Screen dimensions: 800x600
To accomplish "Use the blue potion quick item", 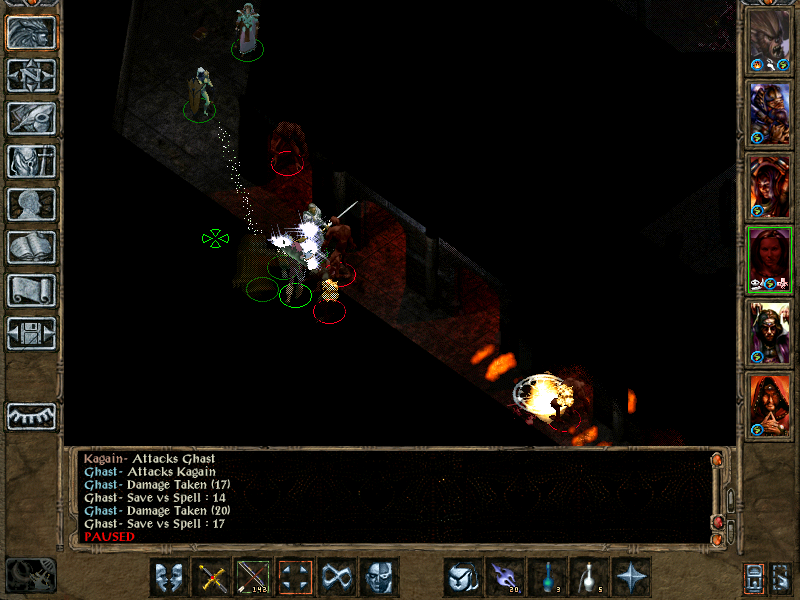I will tap(548, 577).
